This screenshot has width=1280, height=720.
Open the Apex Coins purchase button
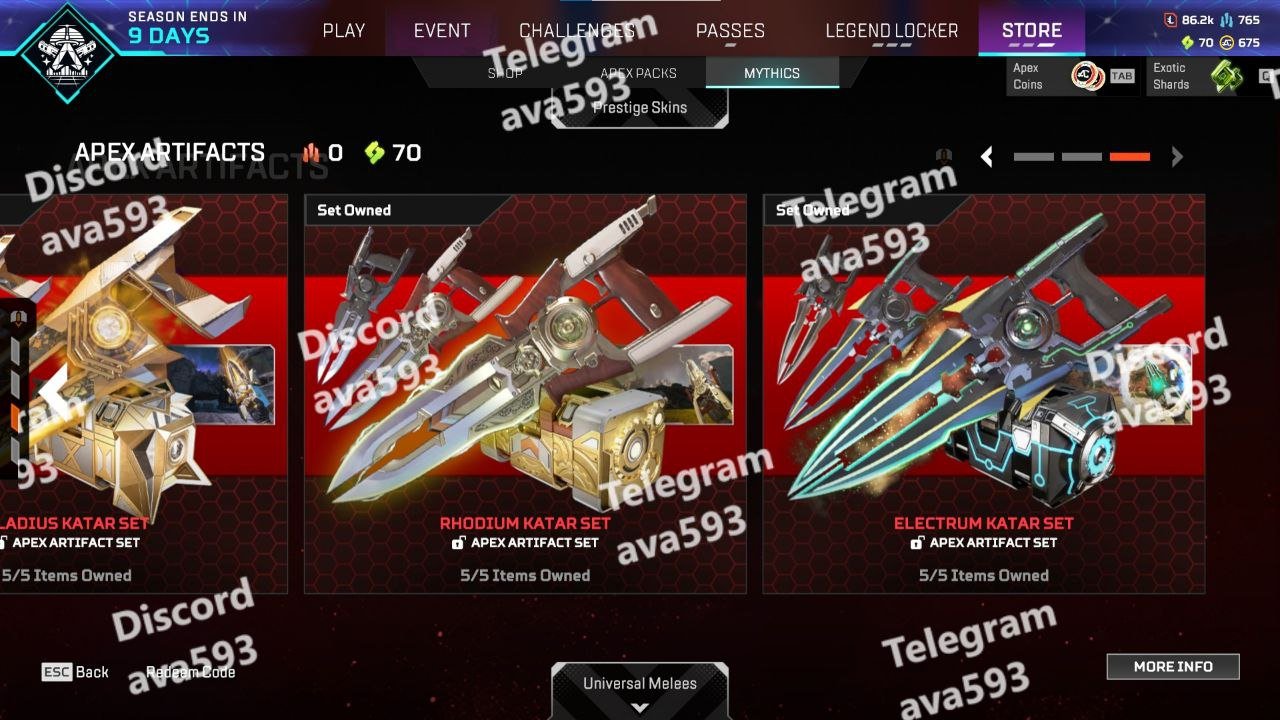(1072, 76)
